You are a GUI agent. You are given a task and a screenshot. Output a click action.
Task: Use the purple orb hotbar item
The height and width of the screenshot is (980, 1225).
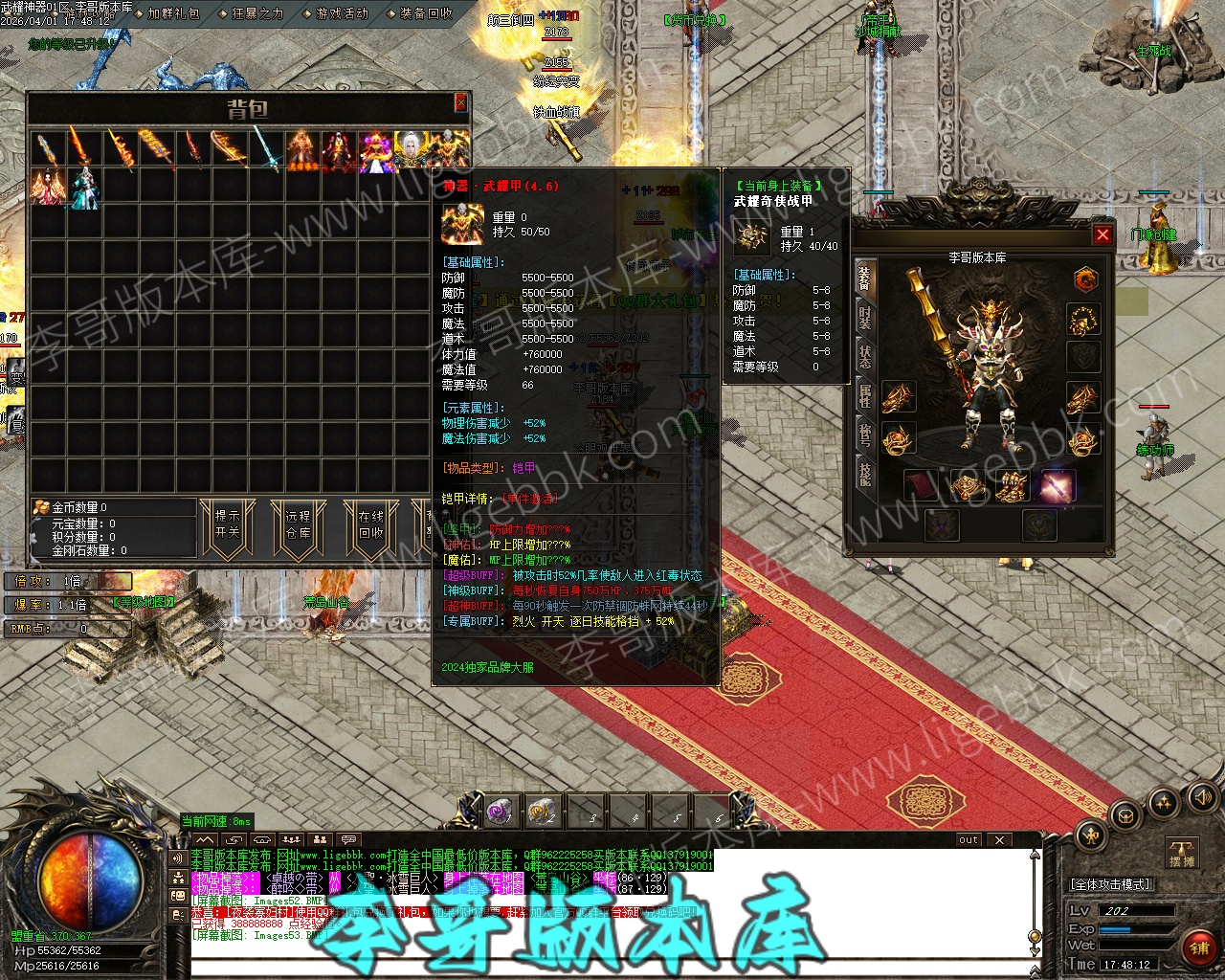pos(500,813)
